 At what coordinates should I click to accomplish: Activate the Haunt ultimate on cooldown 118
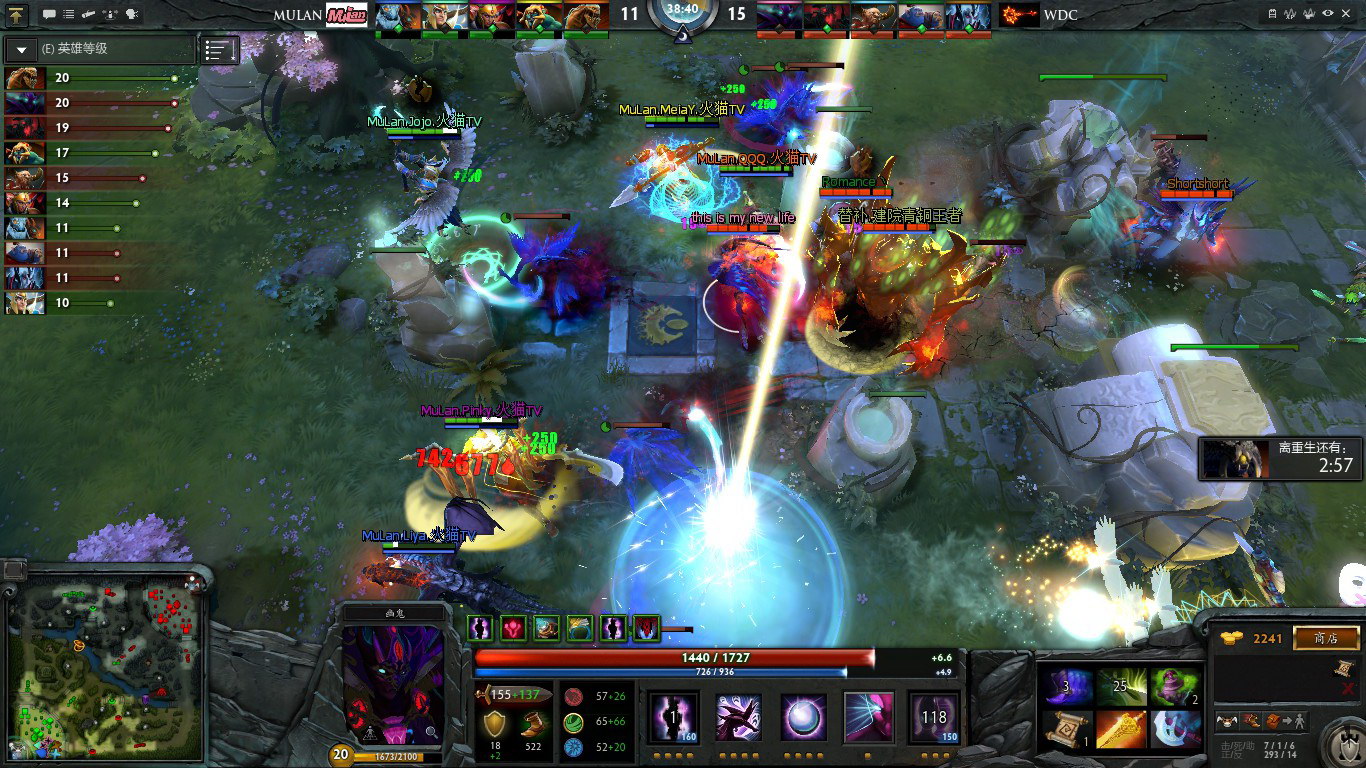pos(934,717)
